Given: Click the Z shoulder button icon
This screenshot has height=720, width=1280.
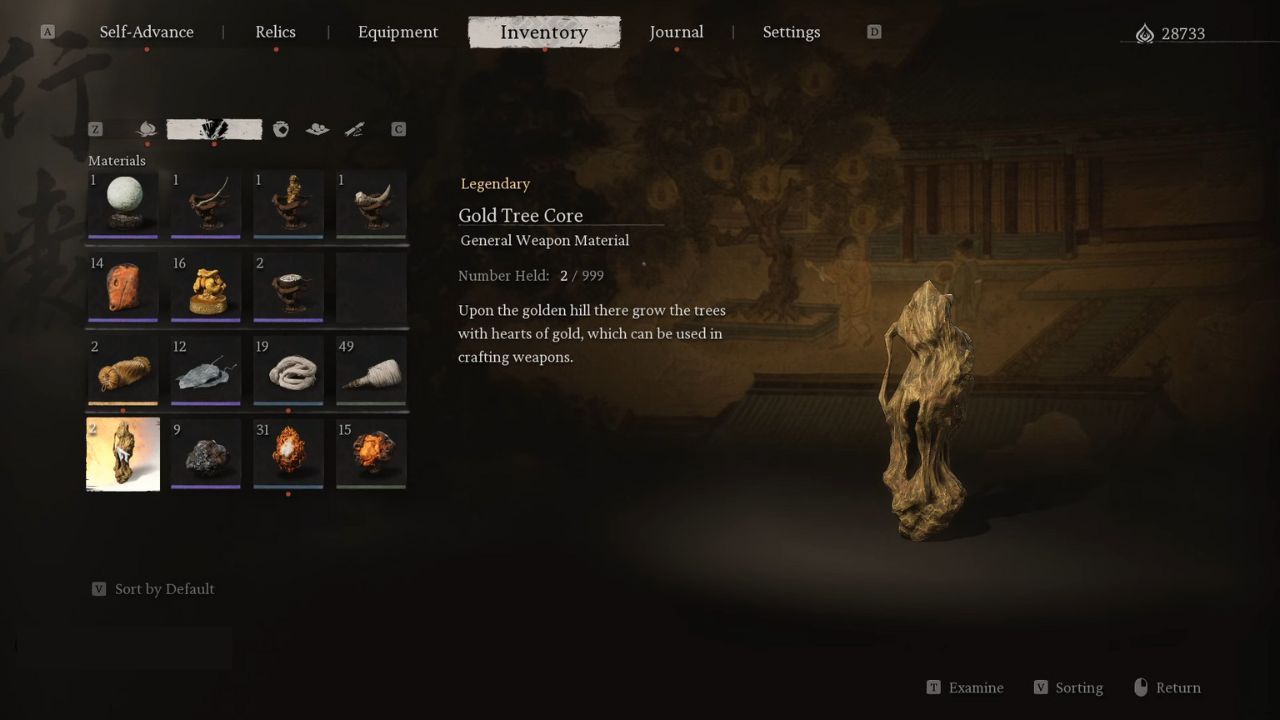Looking at the screenshot, I should coord(95,129).
